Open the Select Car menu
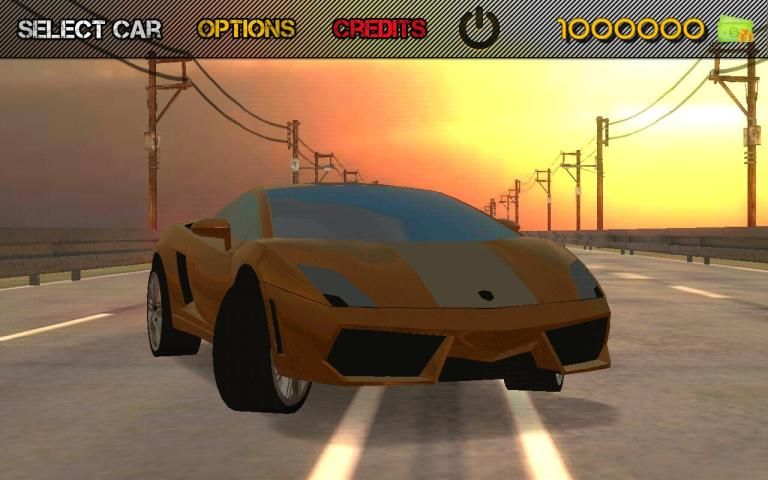768x480 pixels. [x=89, y=29]
